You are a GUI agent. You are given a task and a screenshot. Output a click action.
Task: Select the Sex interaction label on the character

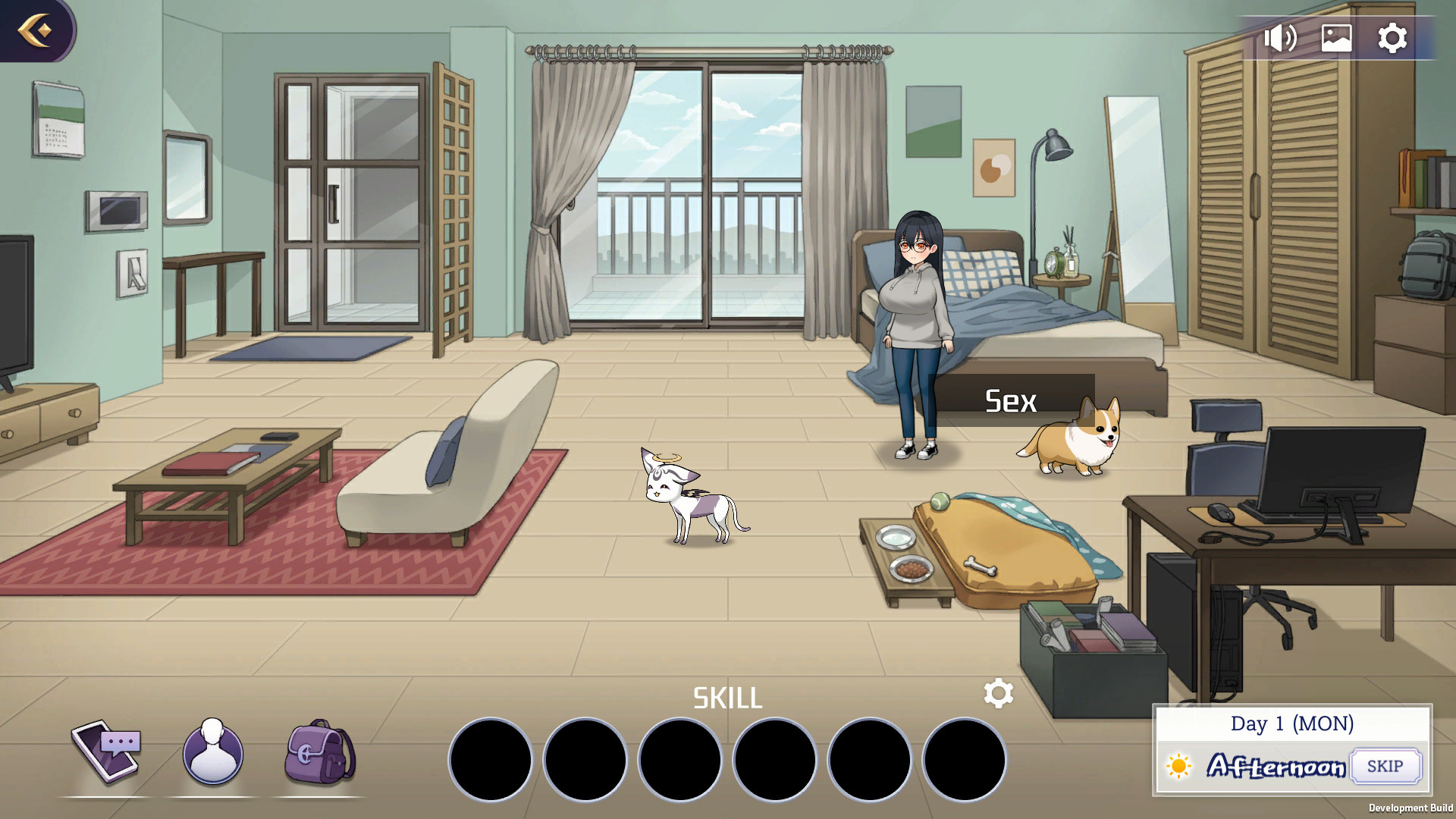pyautogui.click(x=1009, y=402)
